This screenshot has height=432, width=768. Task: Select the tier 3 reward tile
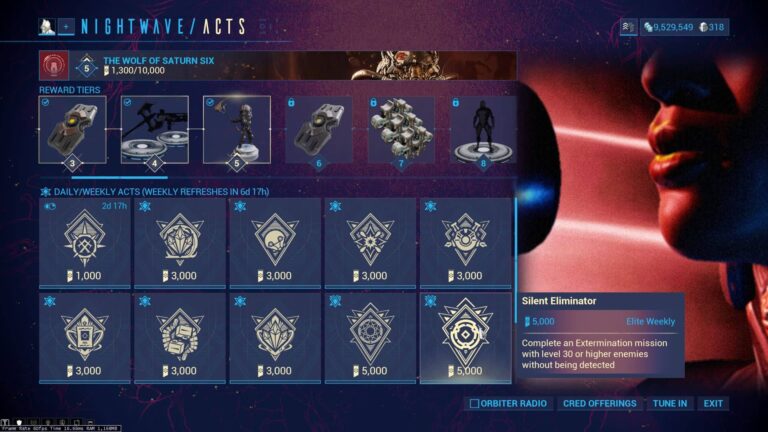[x=72, y=130]
